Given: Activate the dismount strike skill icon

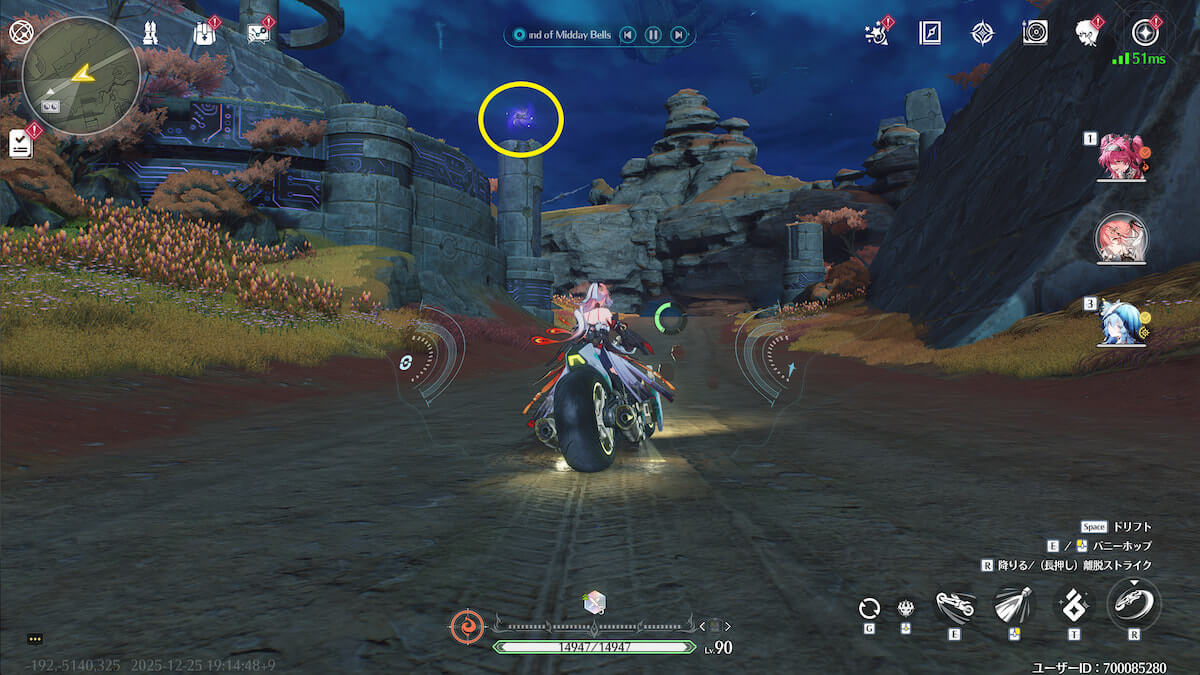Looking at the screenshot, I should [x=1134, y=604].
